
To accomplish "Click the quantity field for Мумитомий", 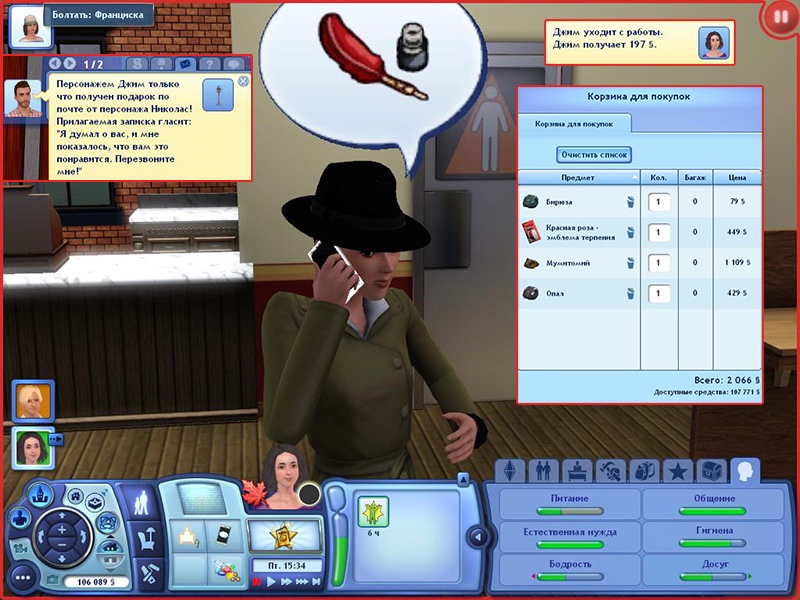I will [660, 263].
